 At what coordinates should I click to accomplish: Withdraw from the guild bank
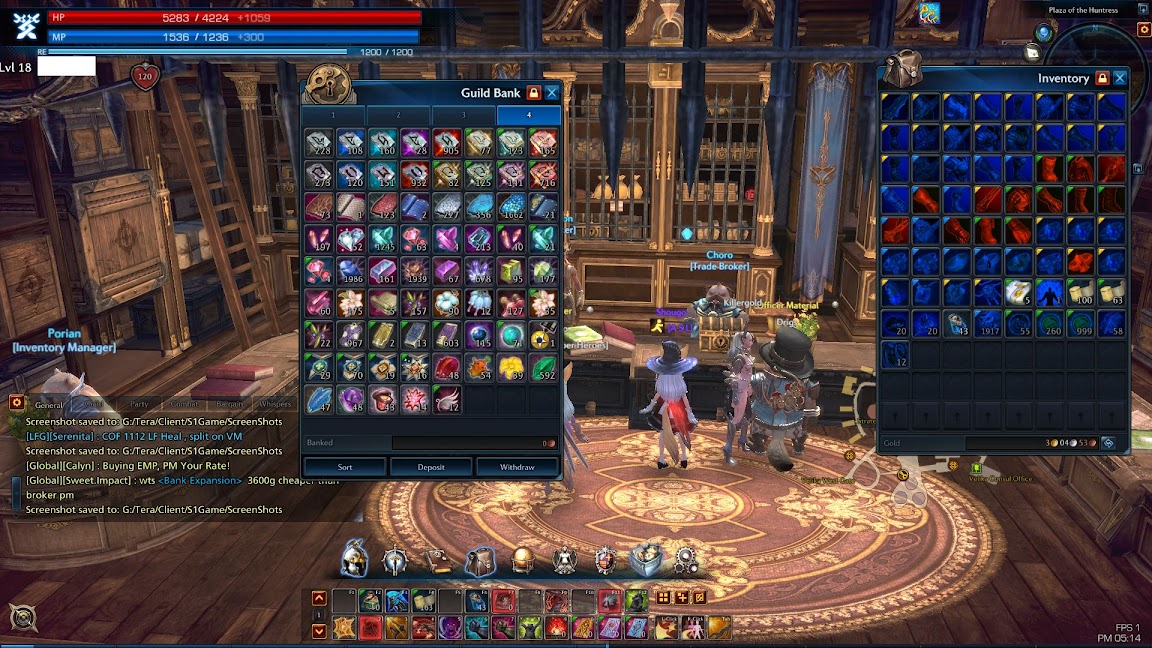(x=517, y=467)
